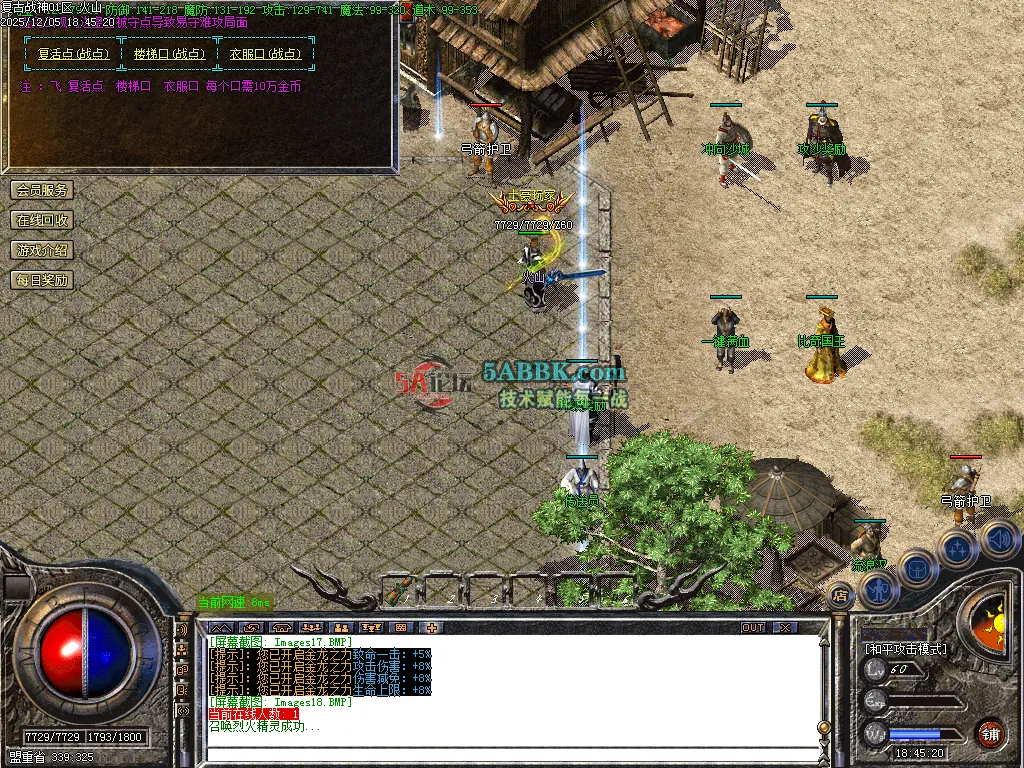The width and height of the screenshot is (1024, 768).
Task: Select the plus icon on chat toolbar
Action: [432, 628]
